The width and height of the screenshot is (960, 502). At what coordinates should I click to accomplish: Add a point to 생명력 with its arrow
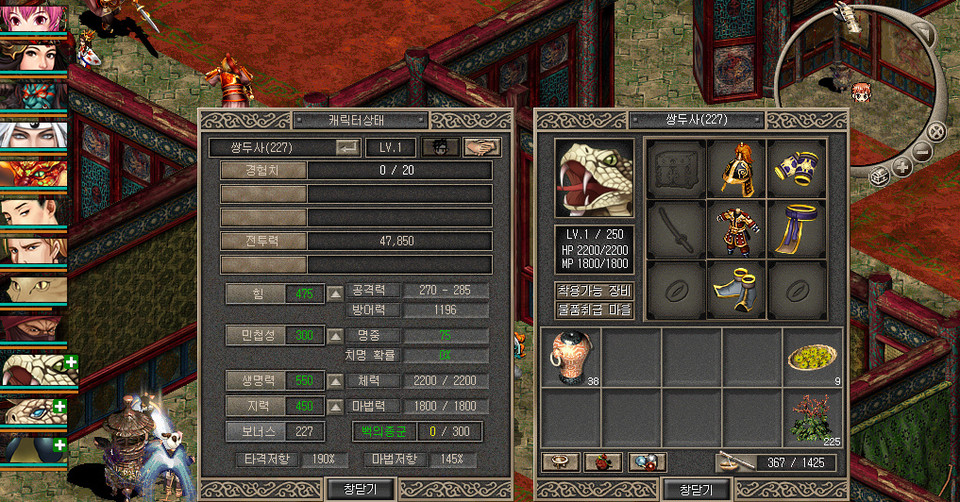[x=336, y=381]
